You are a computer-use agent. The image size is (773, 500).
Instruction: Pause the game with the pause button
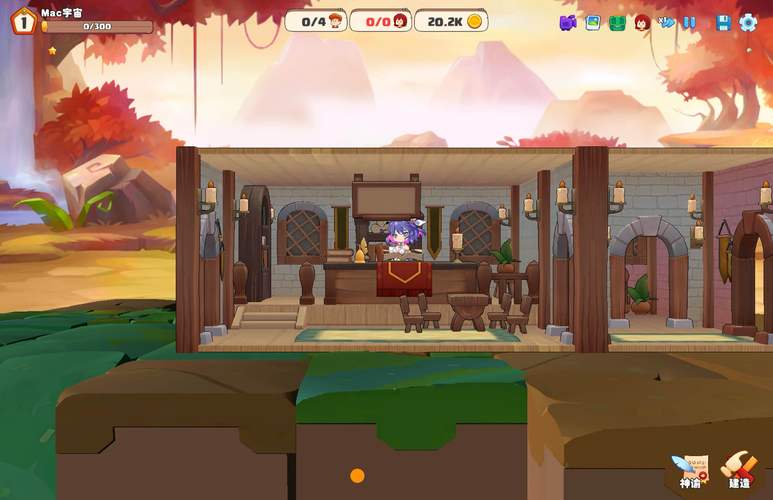tap(690, 22)
